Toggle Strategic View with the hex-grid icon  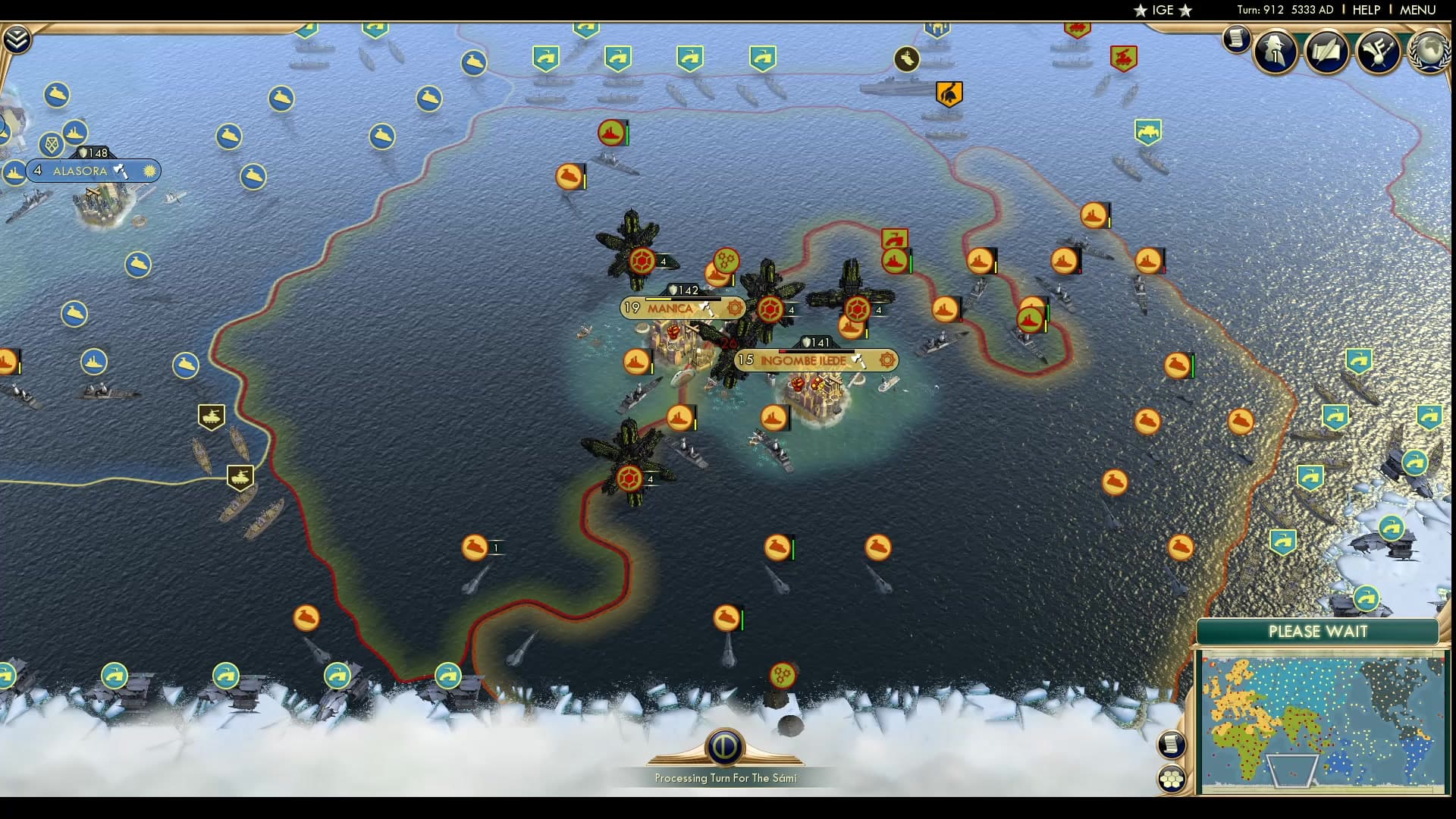(x=1172, y=777)
